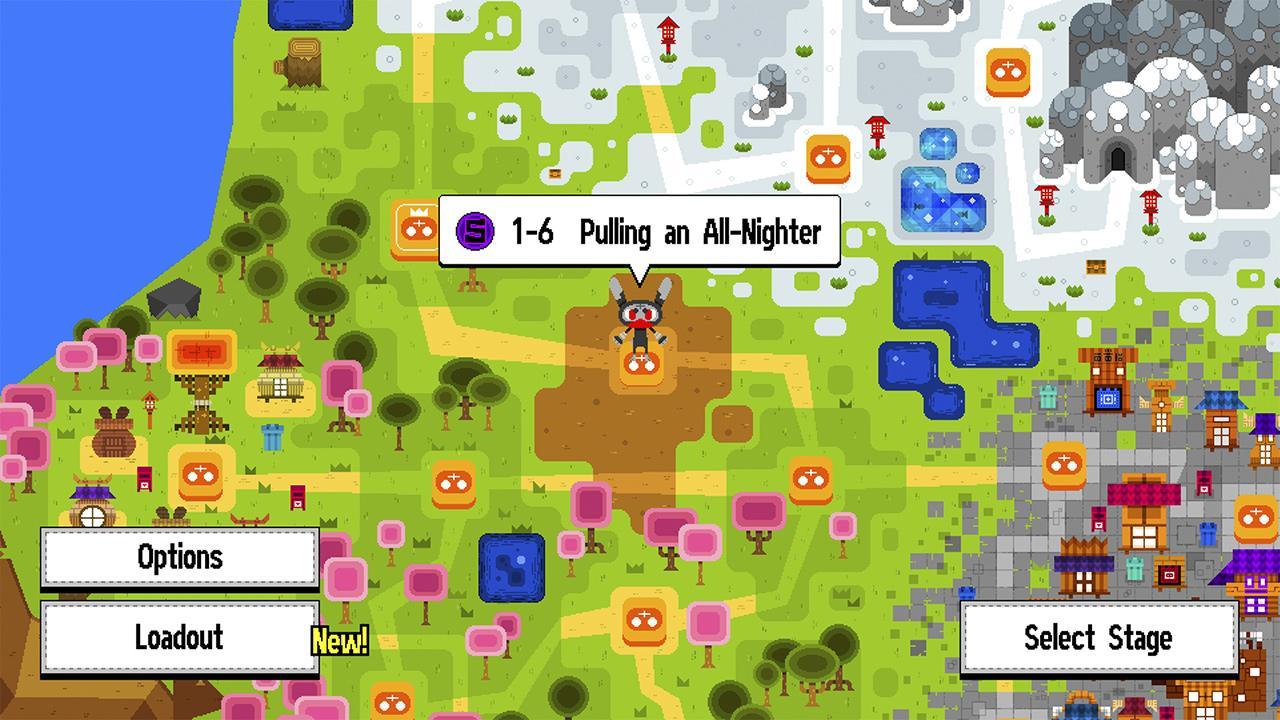
Task: Click the Select Stage button
Action: coord(1100,637)
